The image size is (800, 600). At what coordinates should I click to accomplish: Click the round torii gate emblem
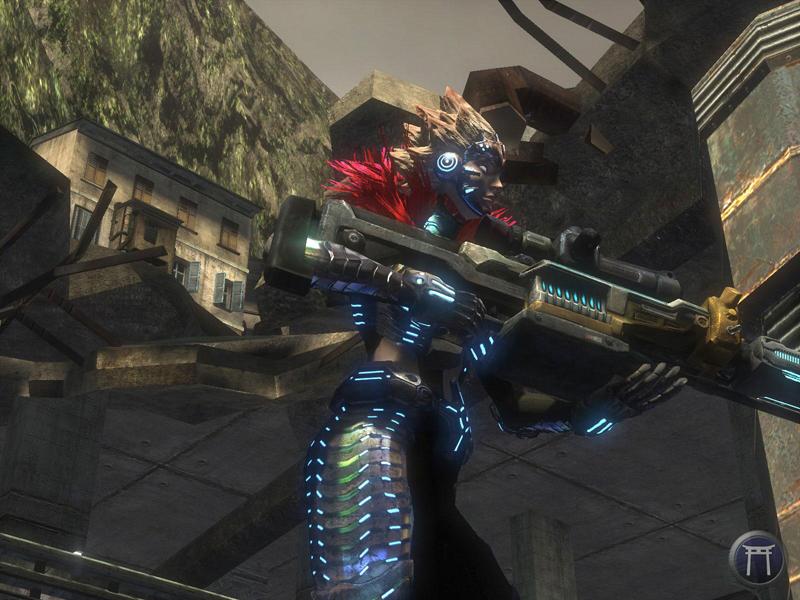click(757, 558)
